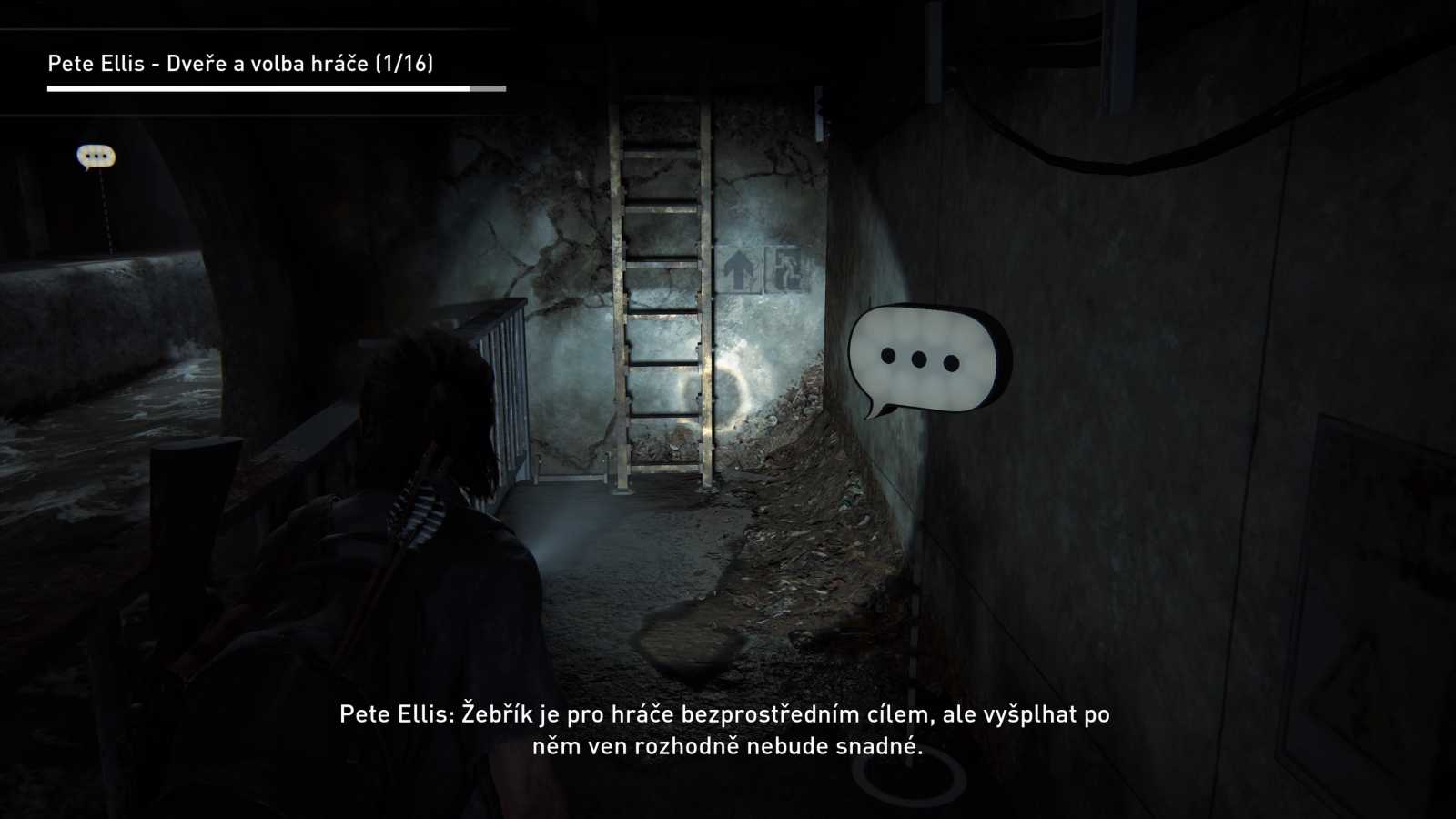The image size is (1456, 819).
Task: Activate the glowing Pete Ellis commentary node
Action: (x=919, y=359)
